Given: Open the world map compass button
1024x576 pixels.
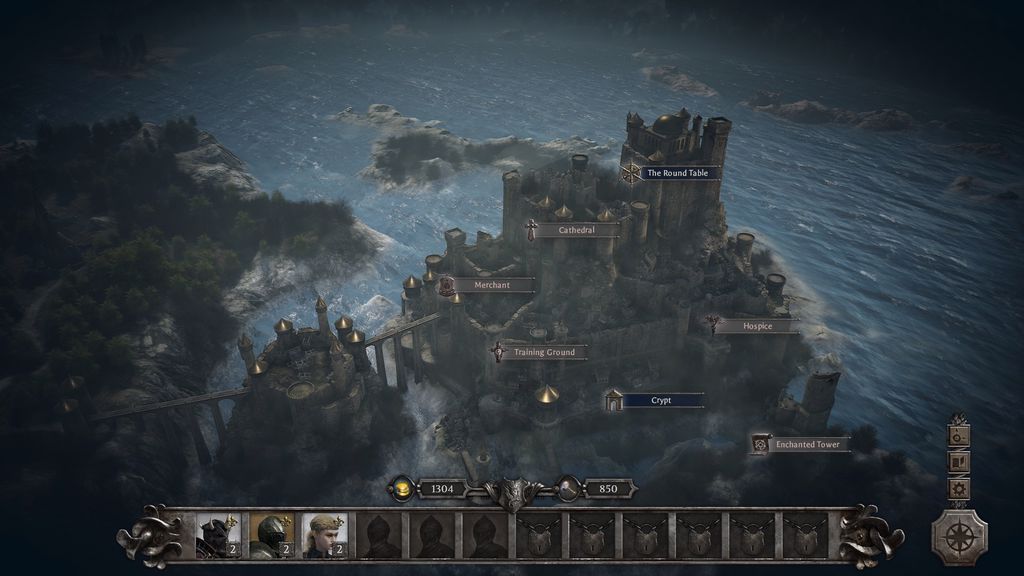Looking at the screenshot, I should coord(960,537).
